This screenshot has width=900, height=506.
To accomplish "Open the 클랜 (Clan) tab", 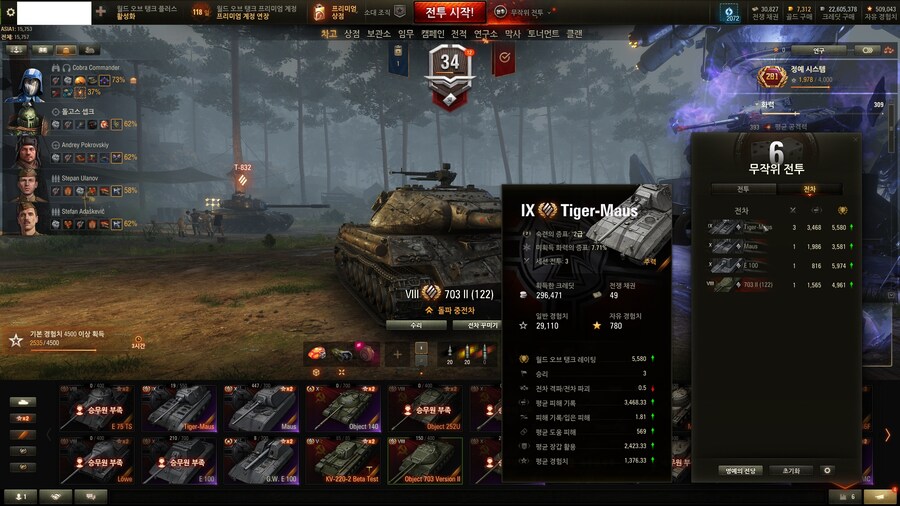I will click(574, 33).
